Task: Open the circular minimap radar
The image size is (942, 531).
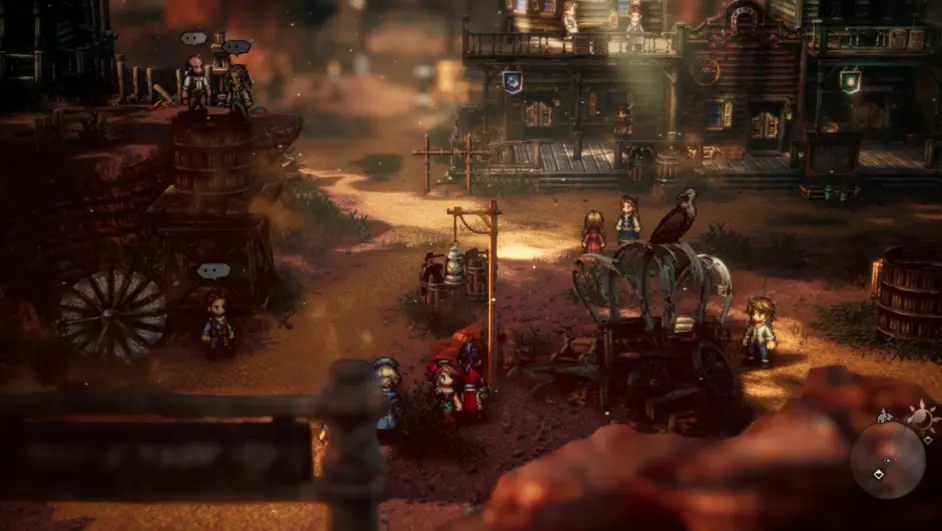Action: [887, 460]
